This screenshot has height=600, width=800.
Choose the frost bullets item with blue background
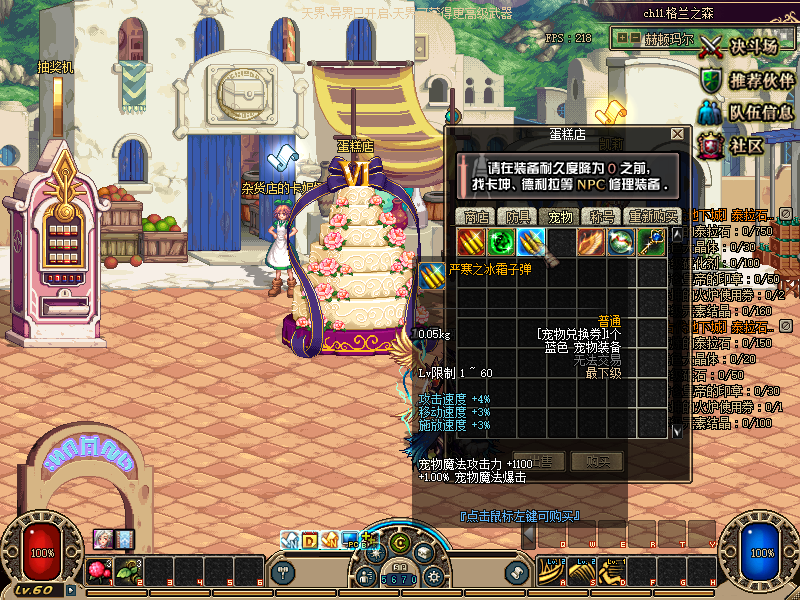pyautogui.click(x=531, y=241)
